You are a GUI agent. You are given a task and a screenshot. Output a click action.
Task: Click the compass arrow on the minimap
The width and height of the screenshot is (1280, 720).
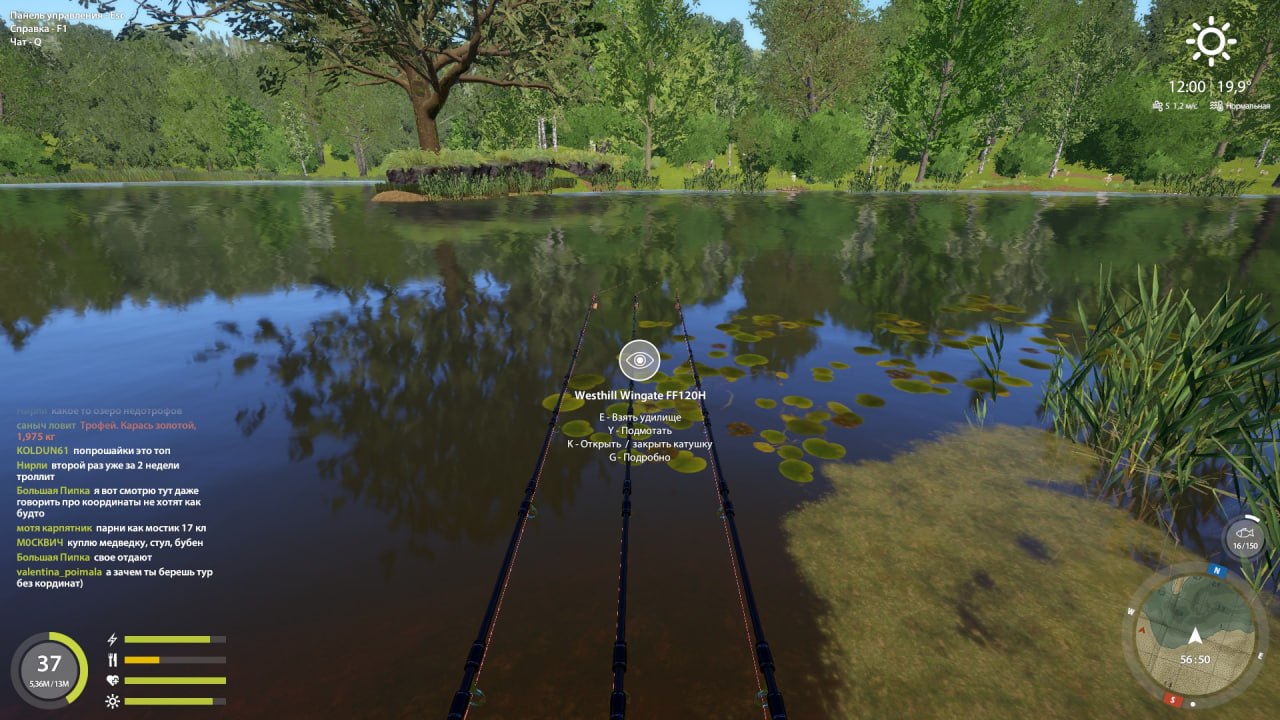[x=1196, y=637]
